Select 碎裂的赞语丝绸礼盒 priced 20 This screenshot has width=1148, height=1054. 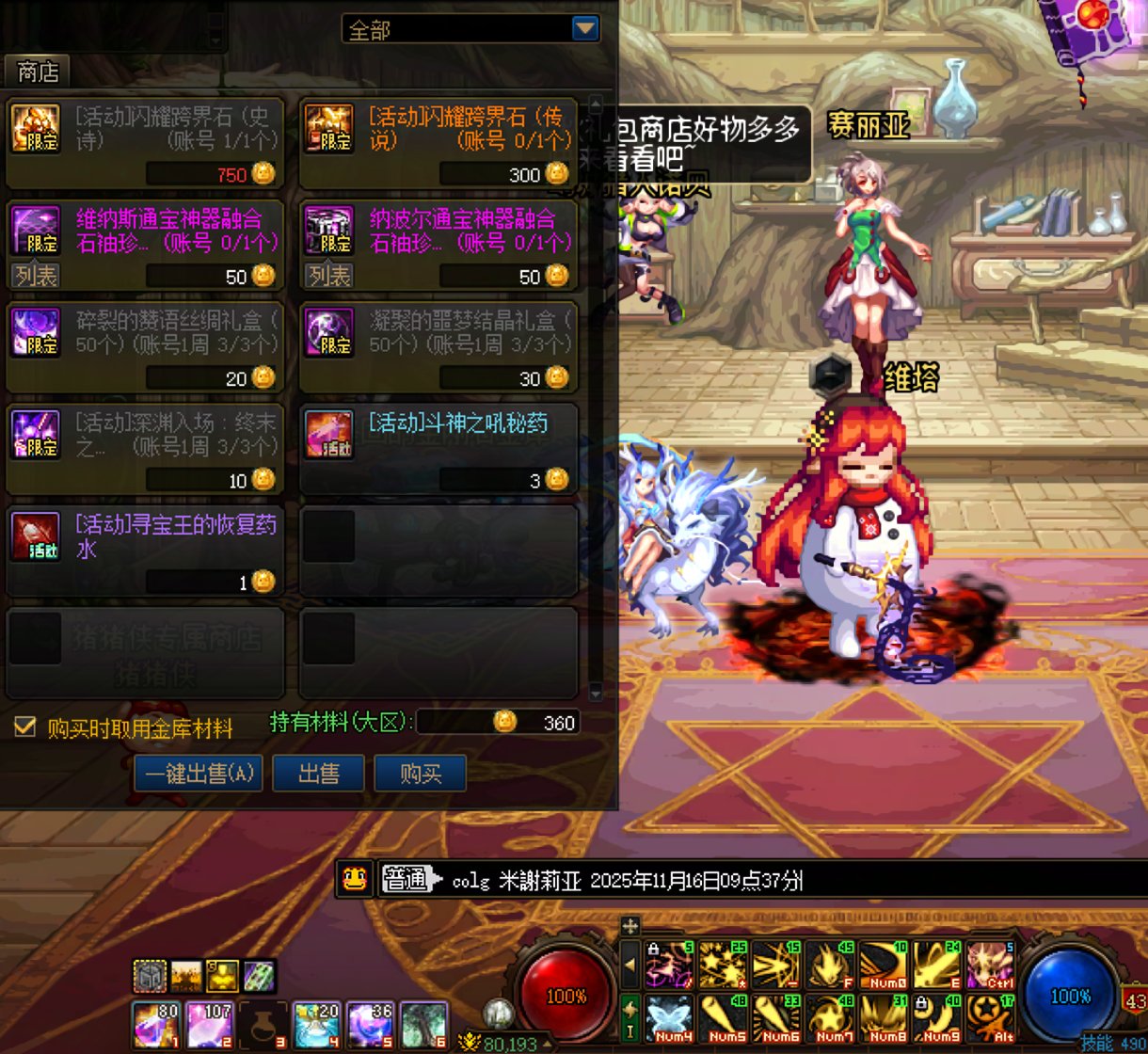click(145, 346)
